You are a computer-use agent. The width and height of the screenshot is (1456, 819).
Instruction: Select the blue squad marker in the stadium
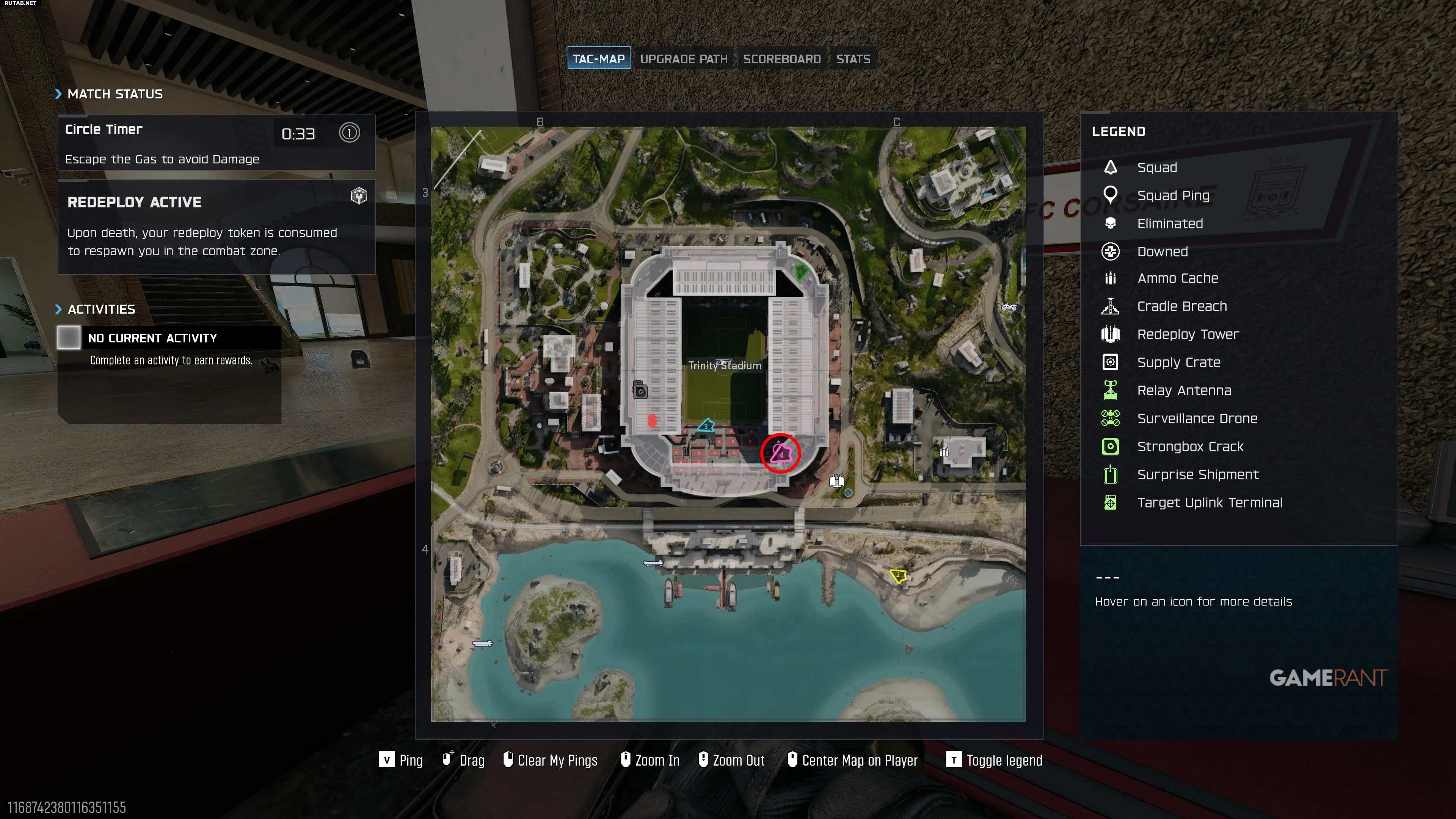point(706,425)
